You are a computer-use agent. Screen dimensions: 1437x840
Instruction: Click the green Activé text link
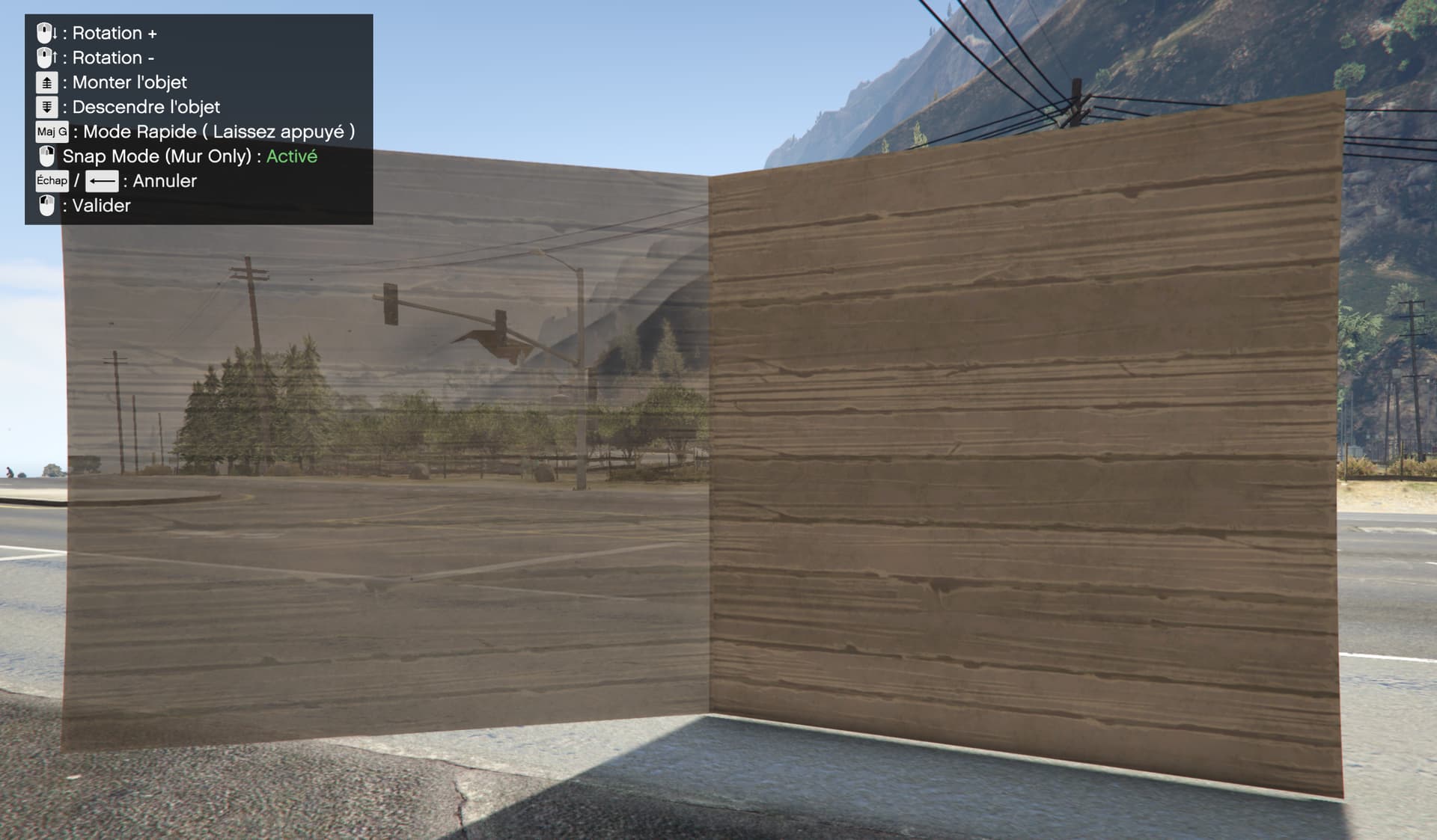click(292, 156)
